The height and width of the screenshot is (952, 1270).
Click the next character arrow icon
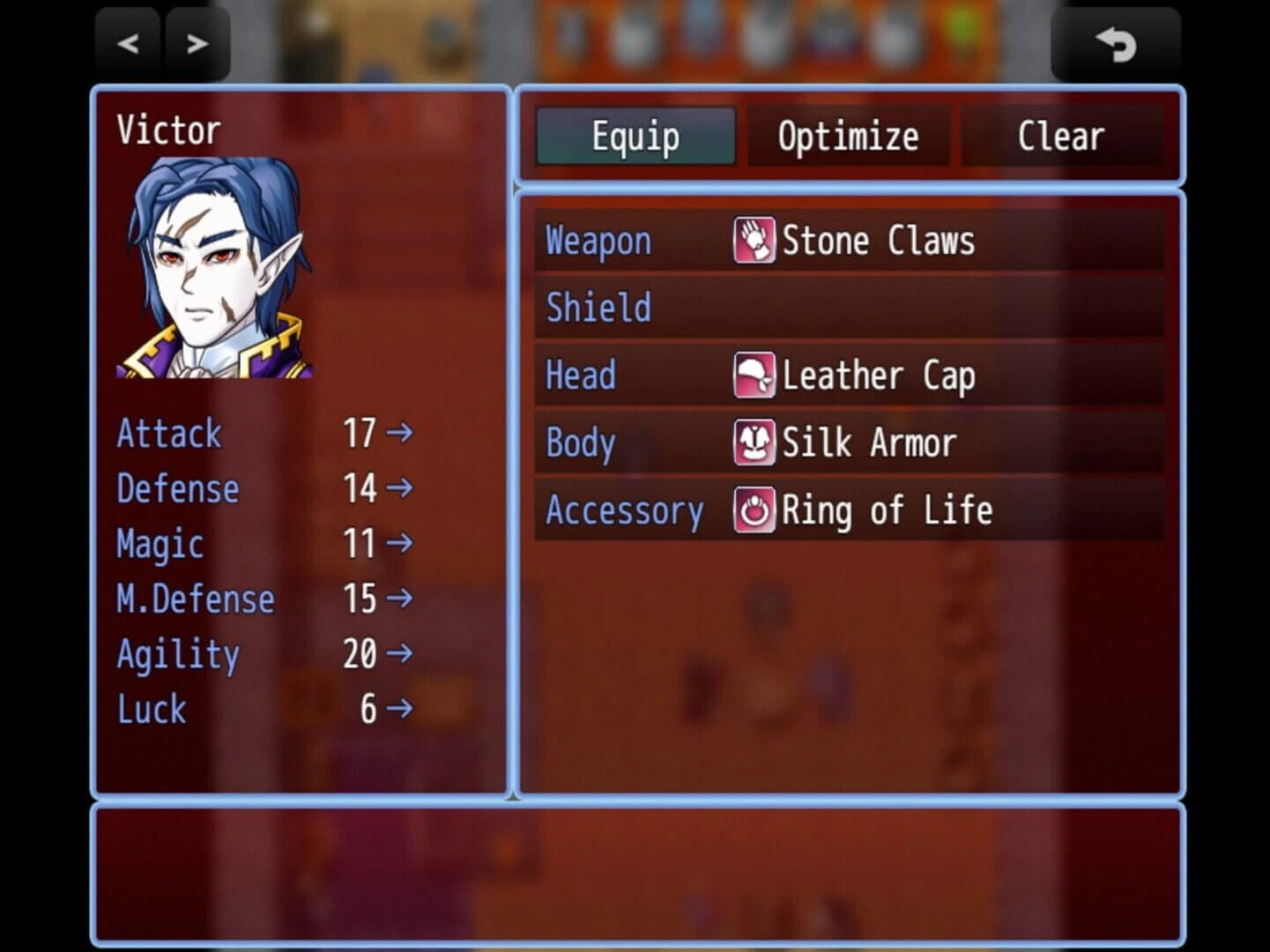click(197, 42)
